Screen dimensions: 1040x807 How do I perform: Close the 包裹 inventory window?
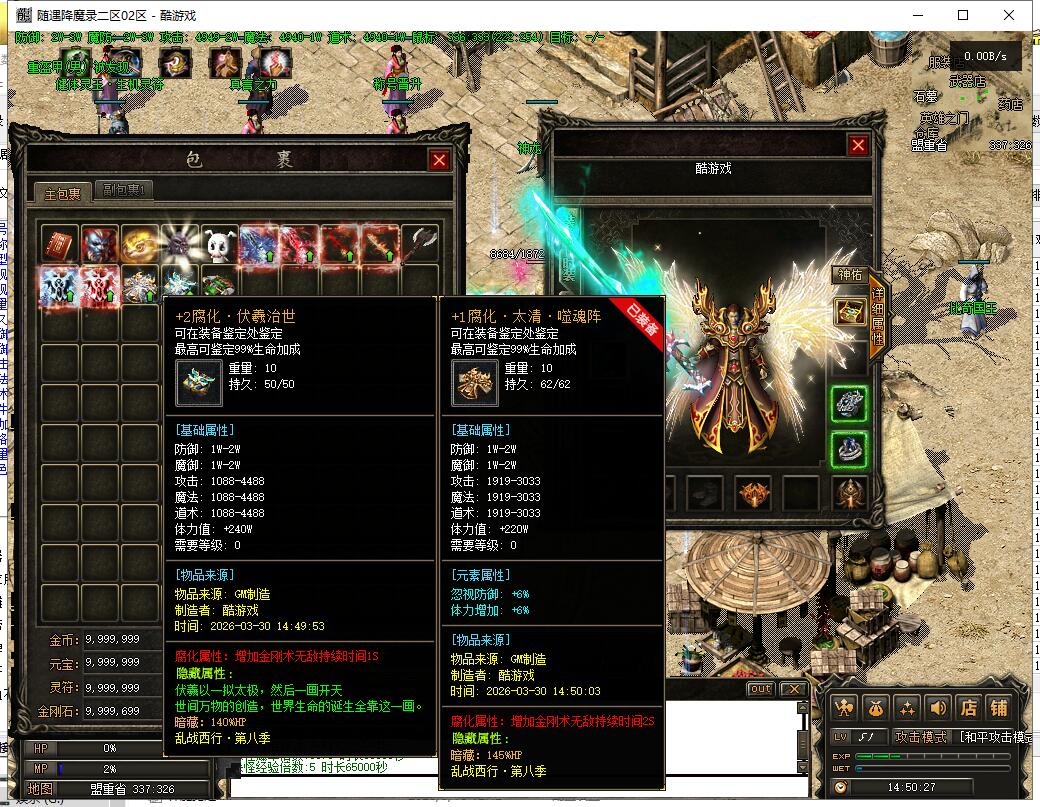(x=439, y=160)
